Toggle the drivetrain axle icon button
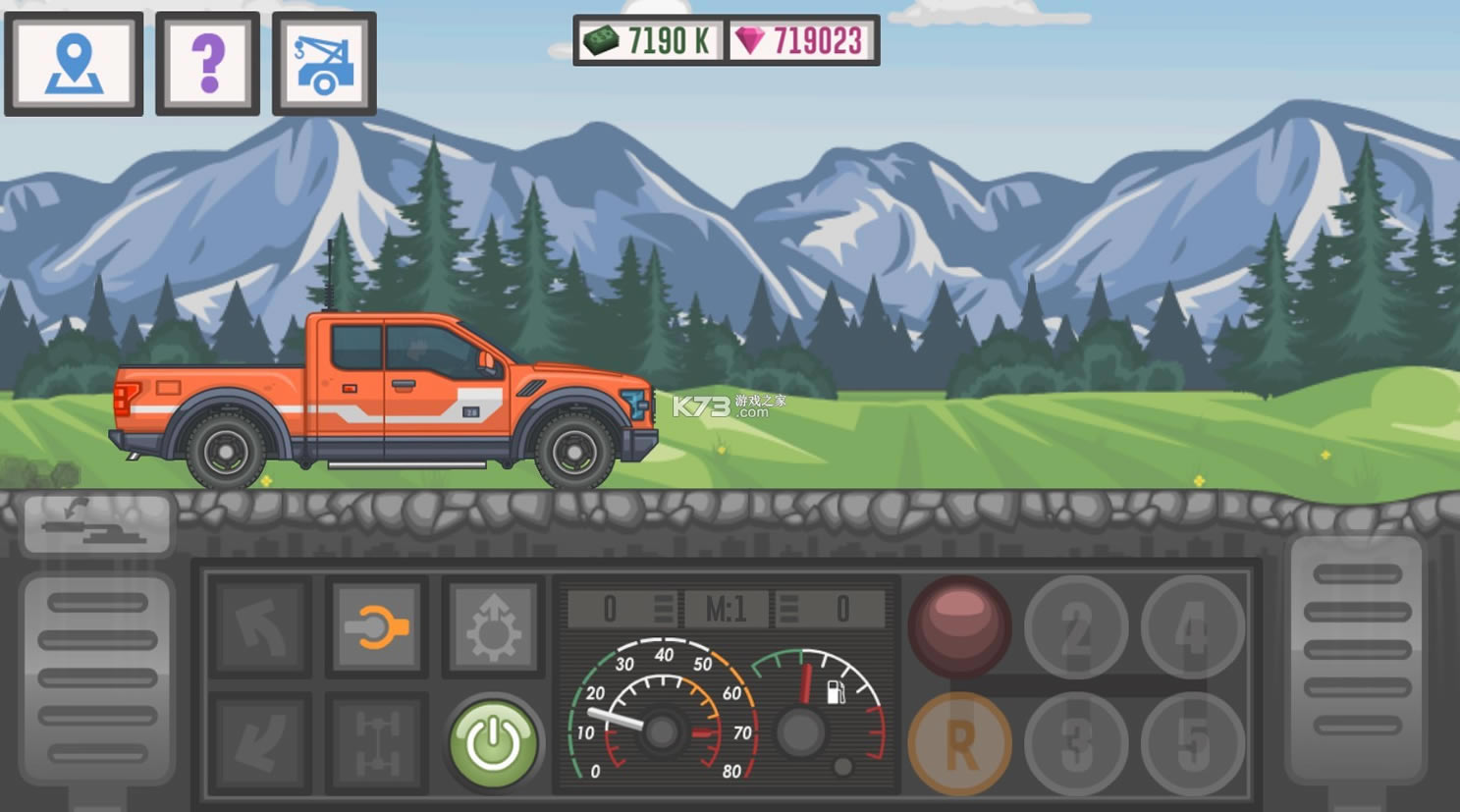The height and width of the screenshot is (812, 1460). click(377, 743)
